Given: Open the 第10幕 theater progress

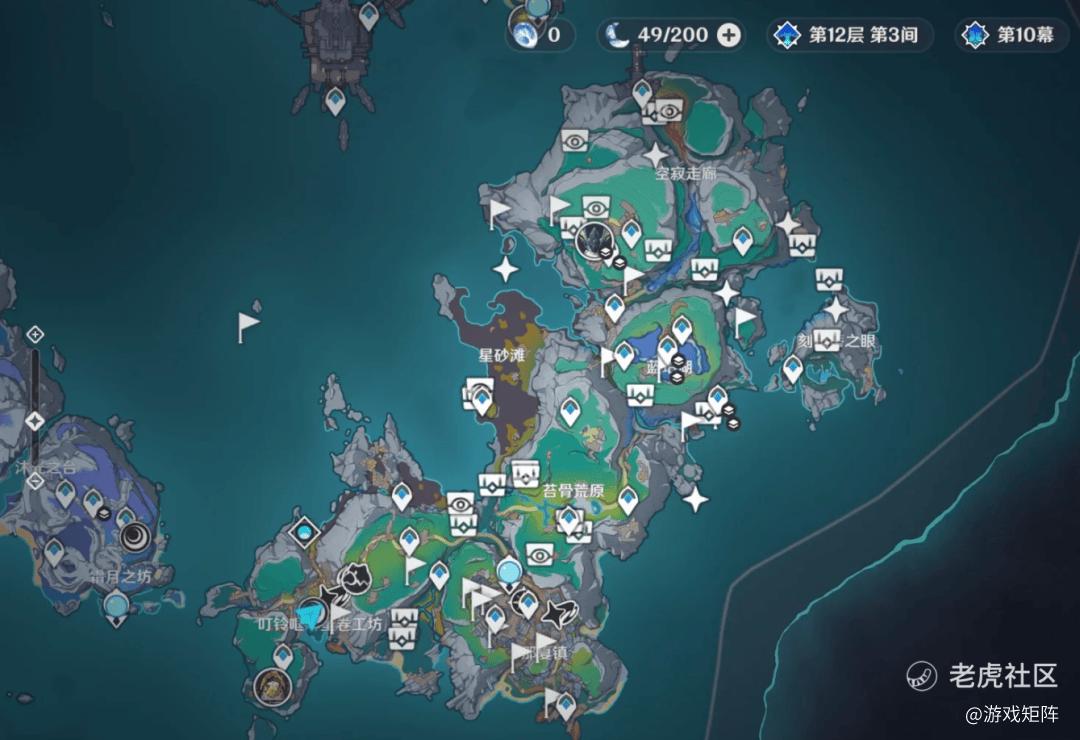Looking at the screenshot, I should click(x=1010, y=35).
